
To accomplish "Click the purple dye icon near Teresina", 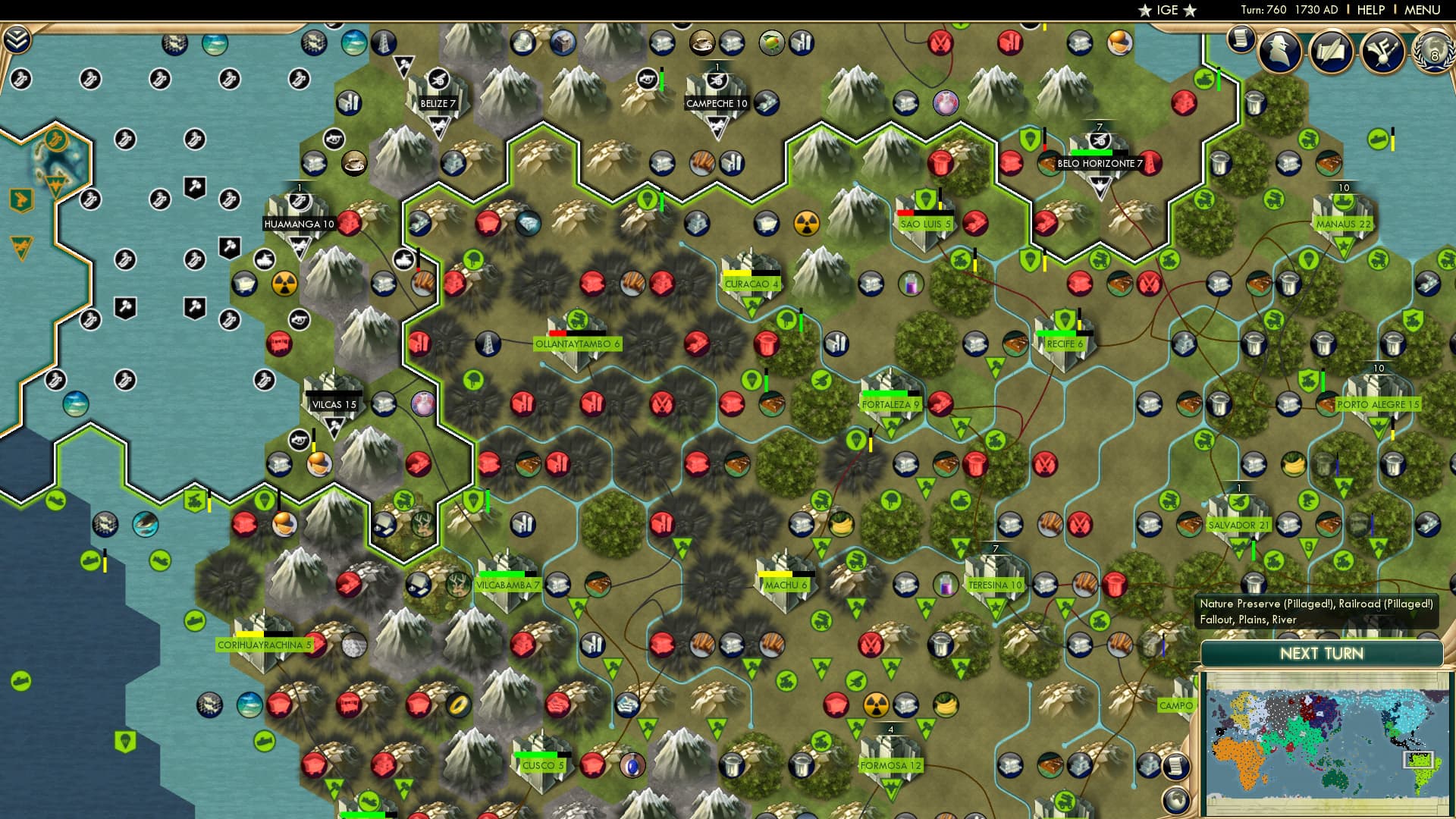I will tap(946, 584).
